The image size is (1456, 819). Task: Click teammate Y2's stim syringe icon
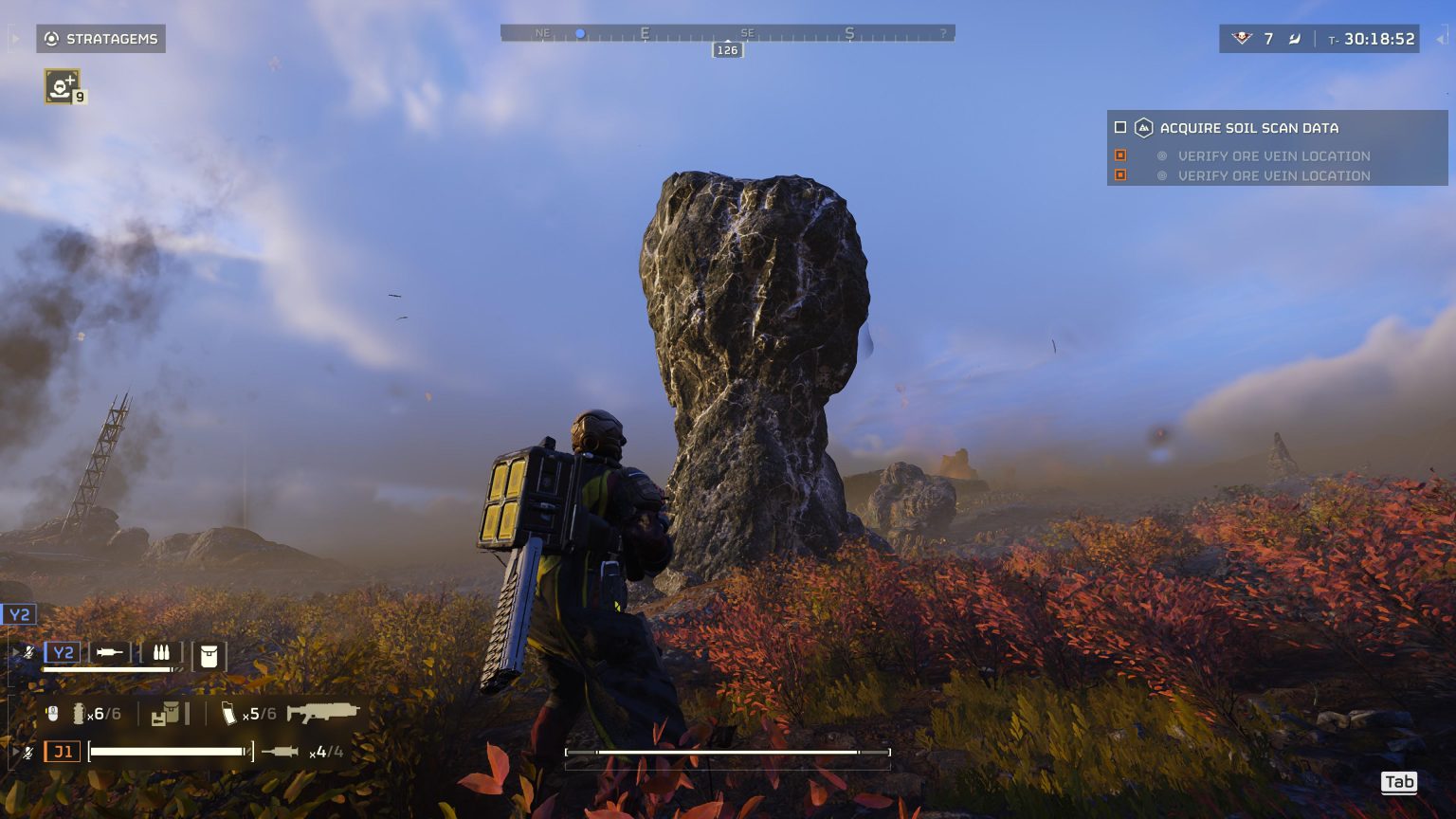pos(110,653)
